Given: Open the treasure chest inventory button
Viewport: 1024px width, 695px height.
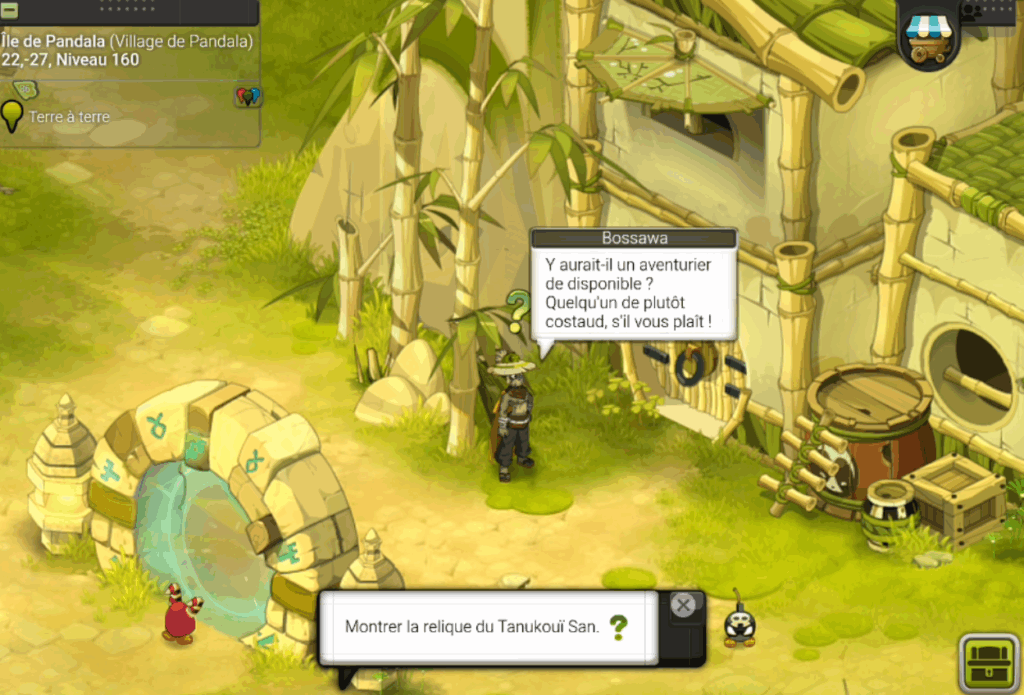Looking at the screenshot, I should tap(989, 664).
